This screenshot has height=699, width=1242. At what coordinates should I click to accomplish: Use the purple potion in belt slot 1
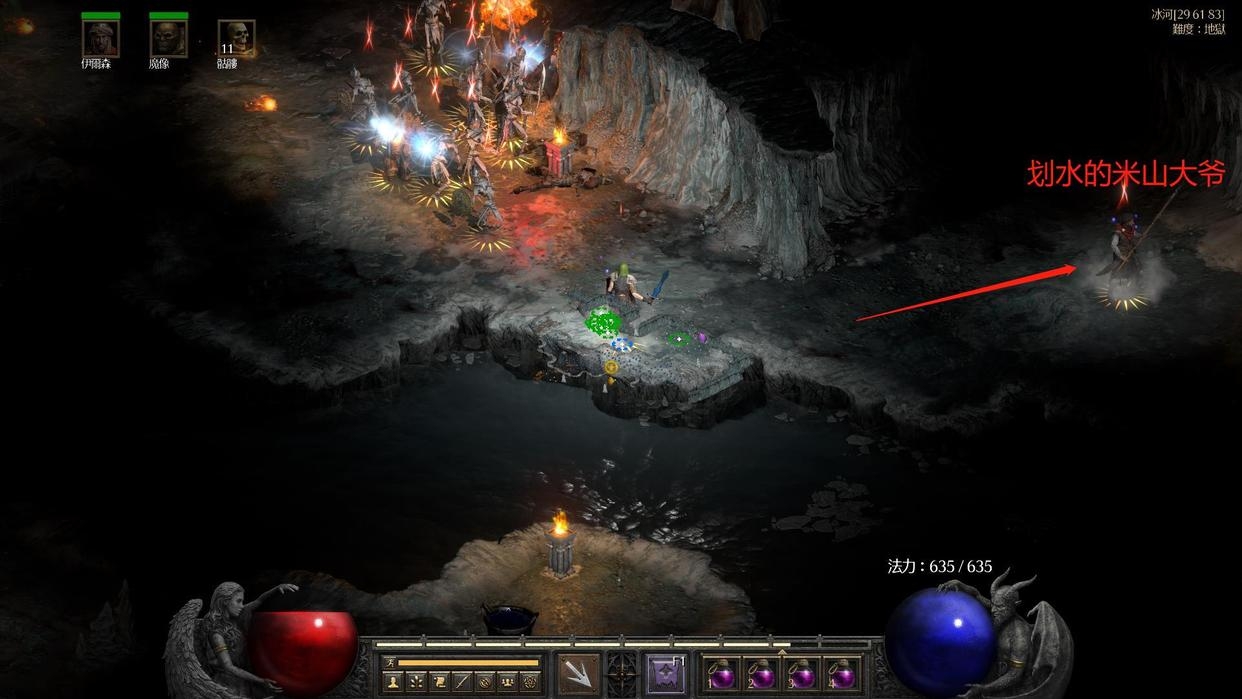[x=721, y=674]
